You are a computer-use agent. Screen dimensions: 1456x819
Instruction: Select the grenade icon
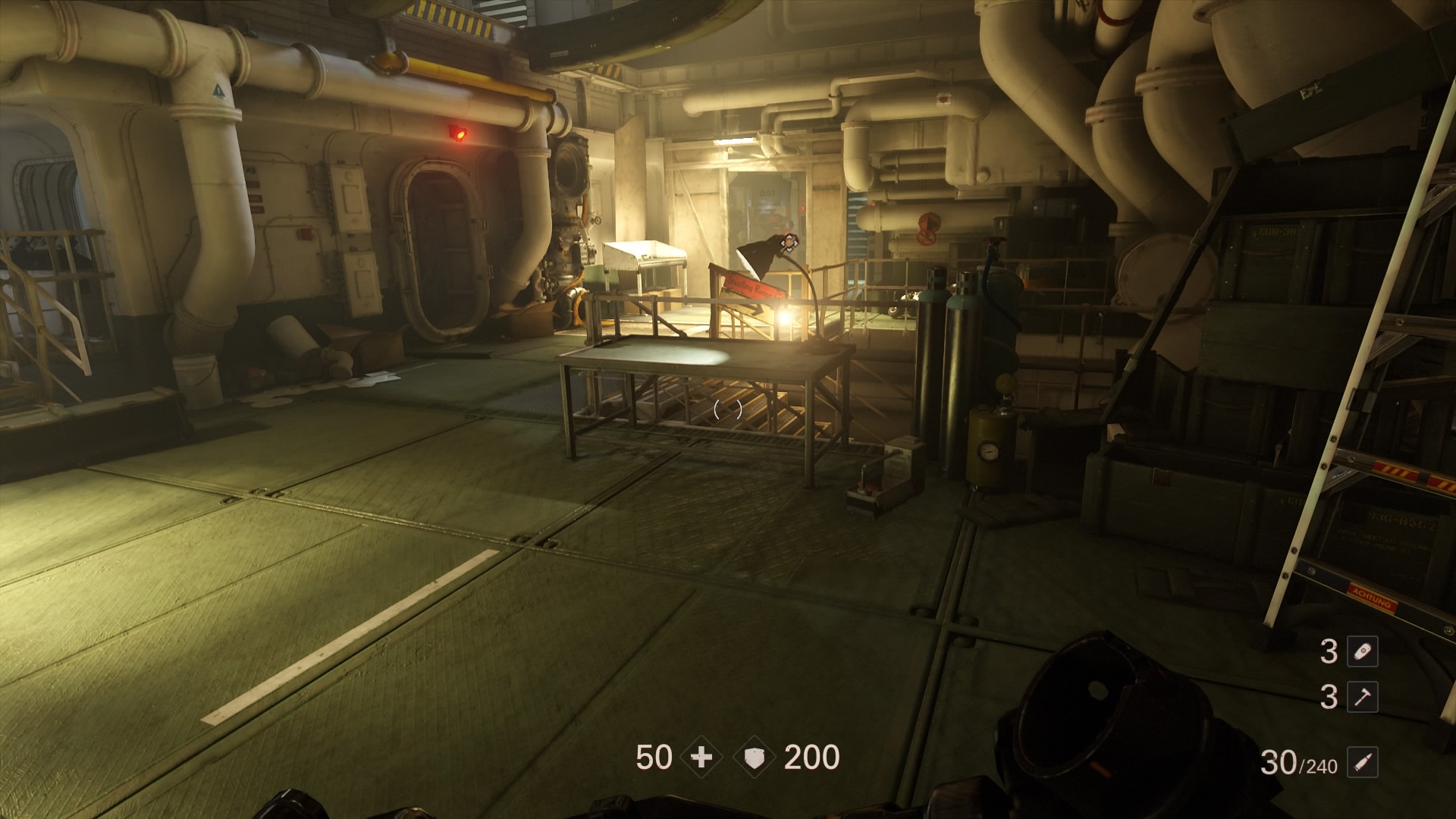(x=1362, y=652)
